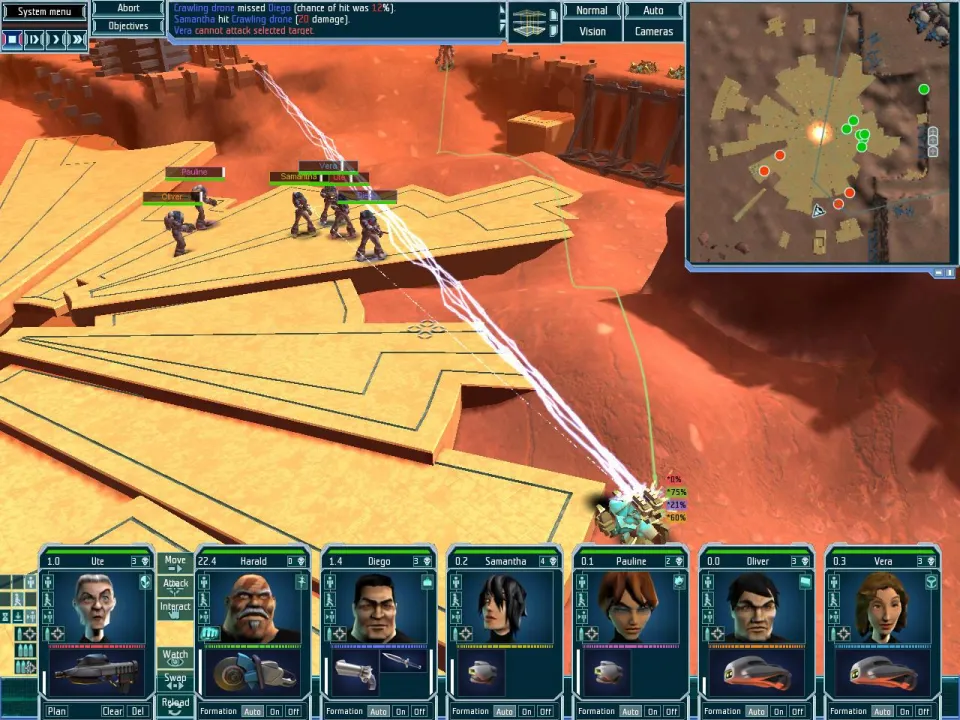Open the System menu

44,12
